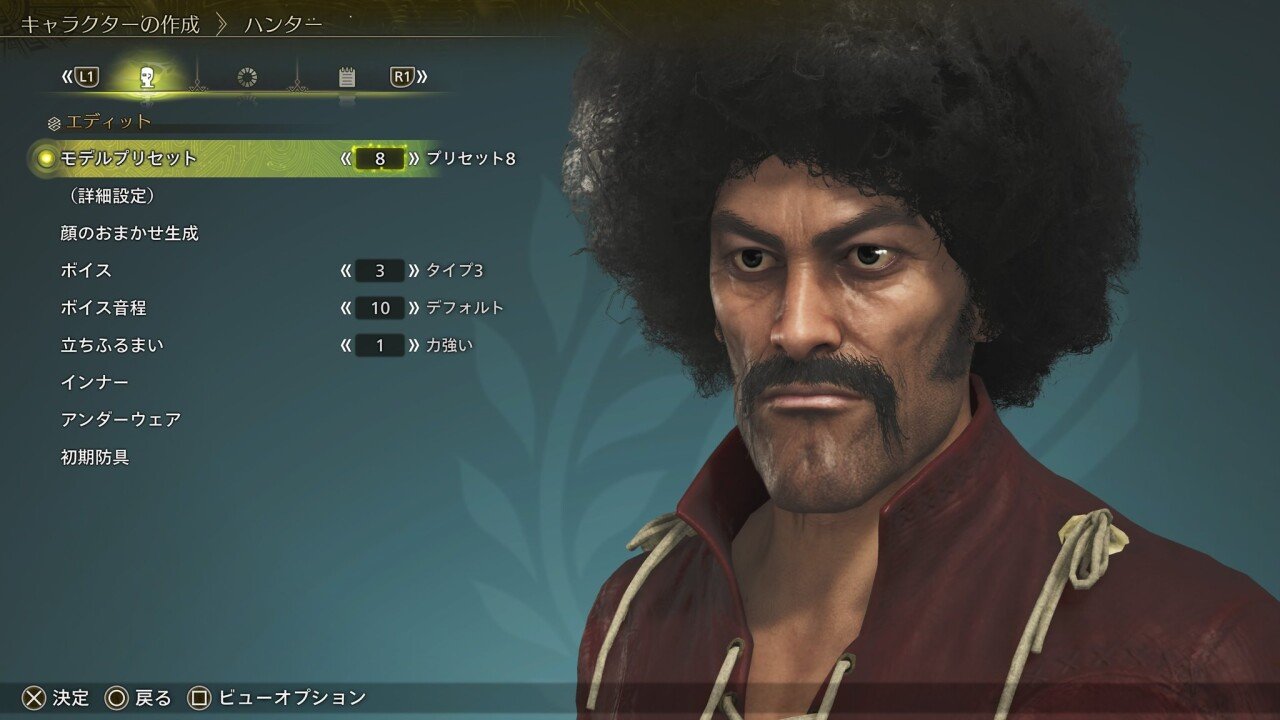Screen dimensions: 1280x720
Task: Click the left arrow of model preset 8
Action: tap(346, 158)
